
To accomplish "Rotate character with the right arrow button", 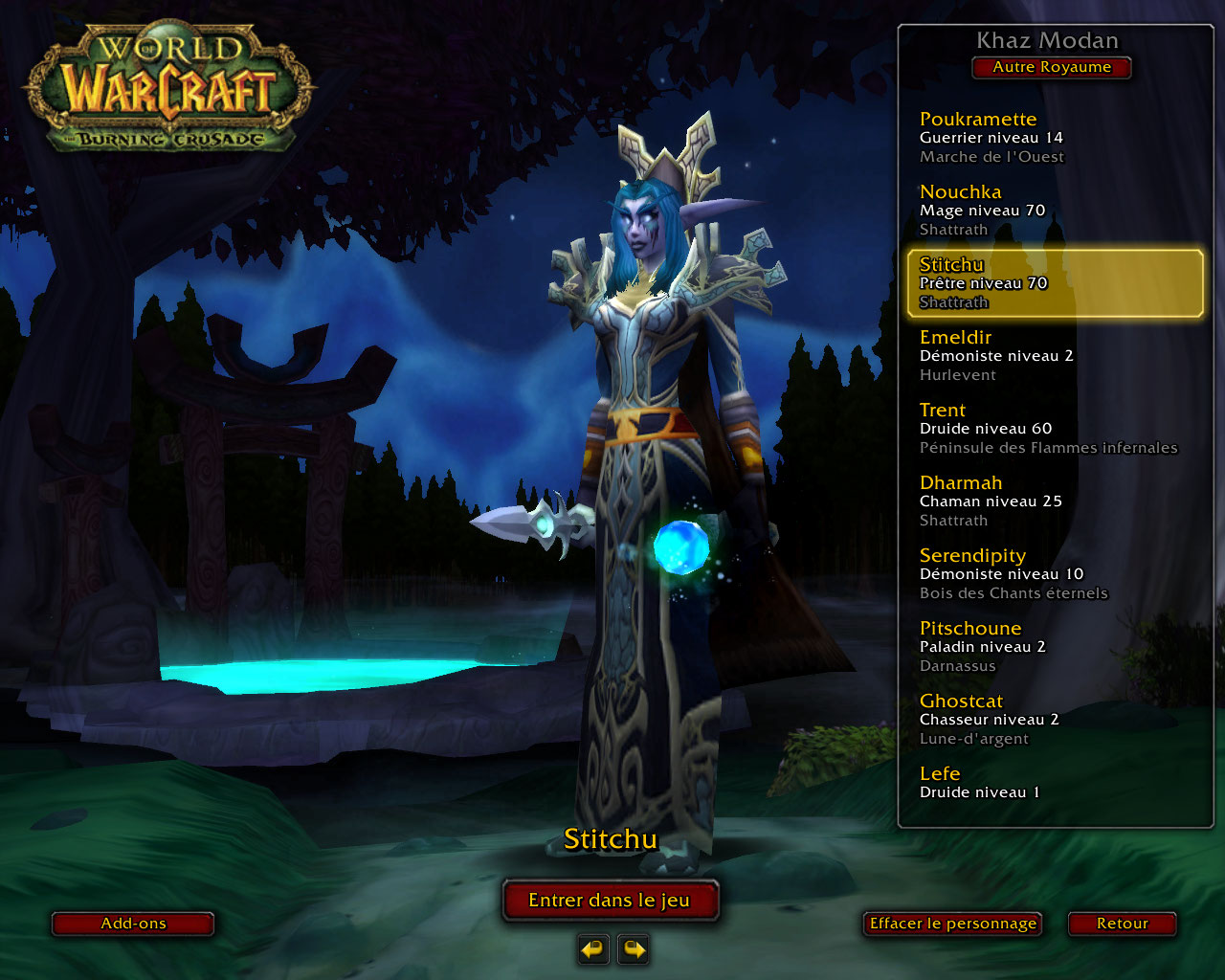I will point(634,949).
